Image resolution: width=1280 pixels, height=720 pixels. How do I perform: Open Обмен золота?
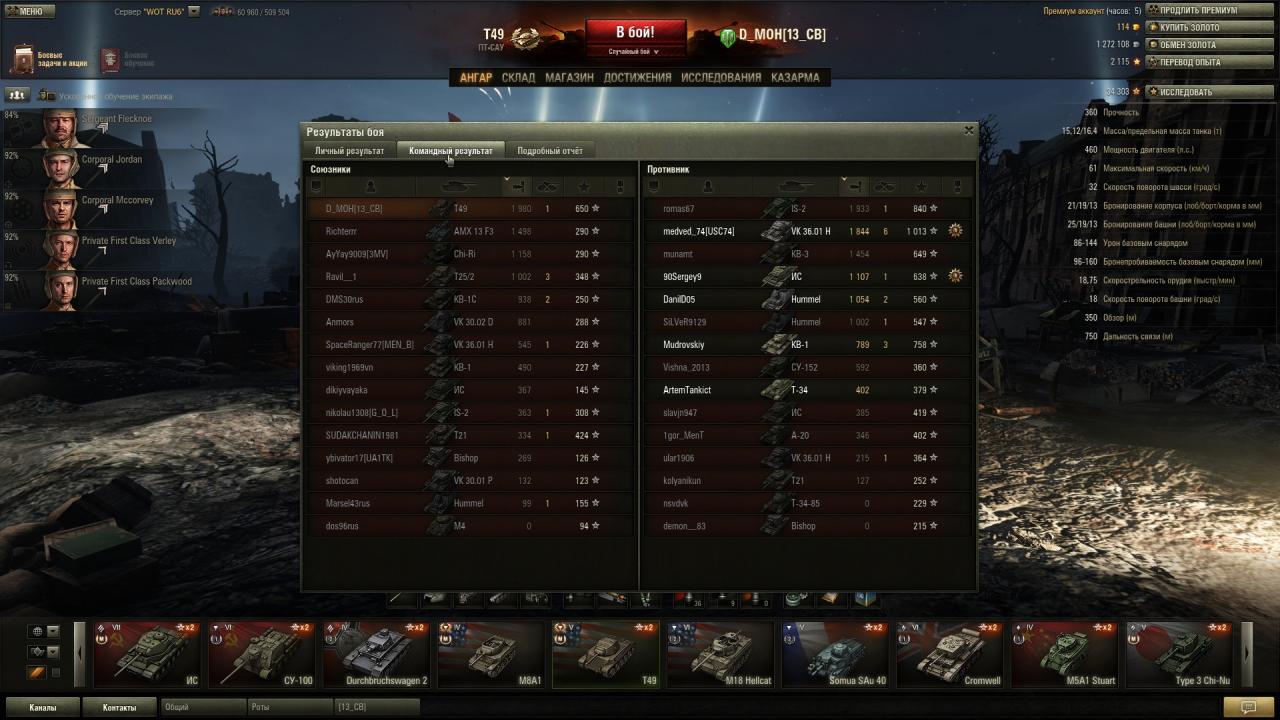(1197, 45)
